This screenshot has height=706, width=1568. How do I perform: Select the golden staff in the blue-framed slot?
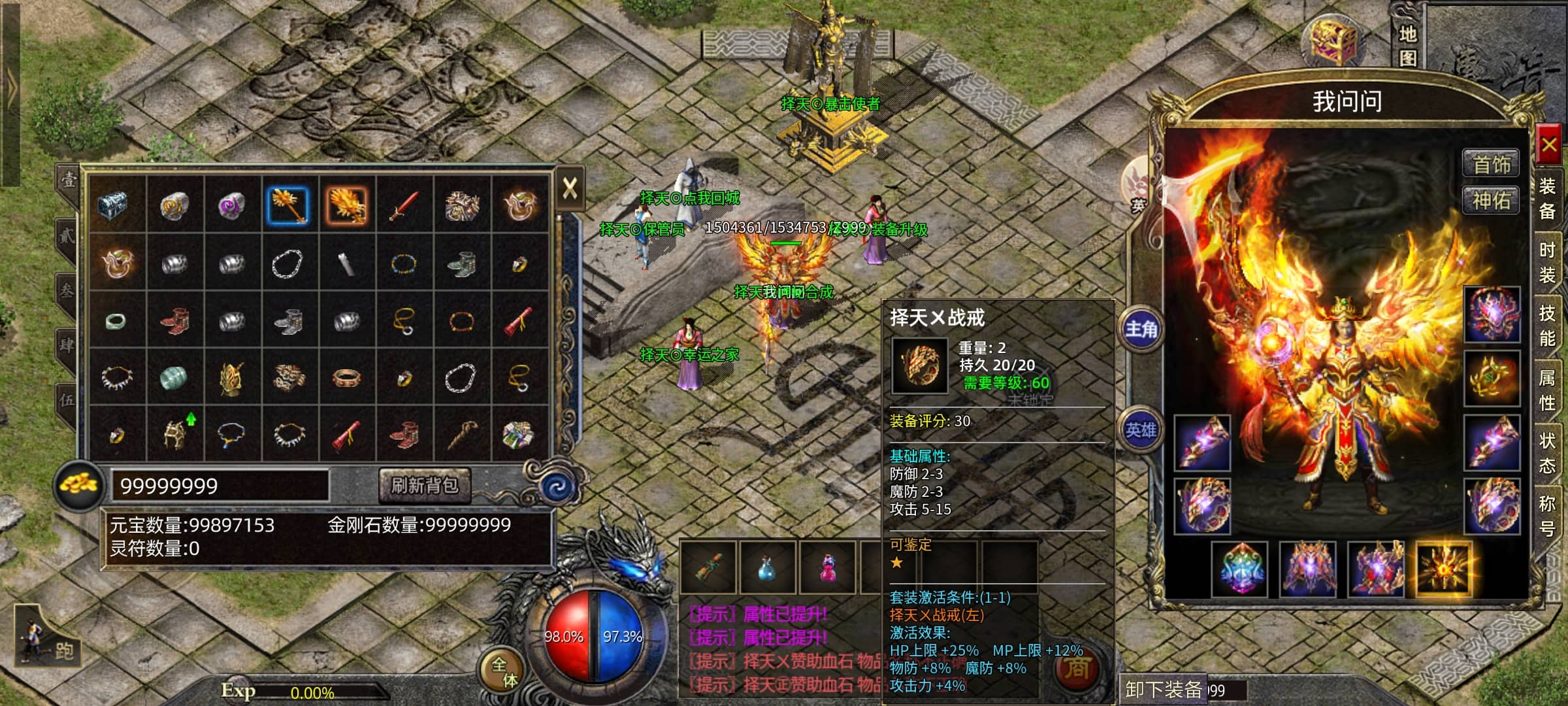pos(288,205)
